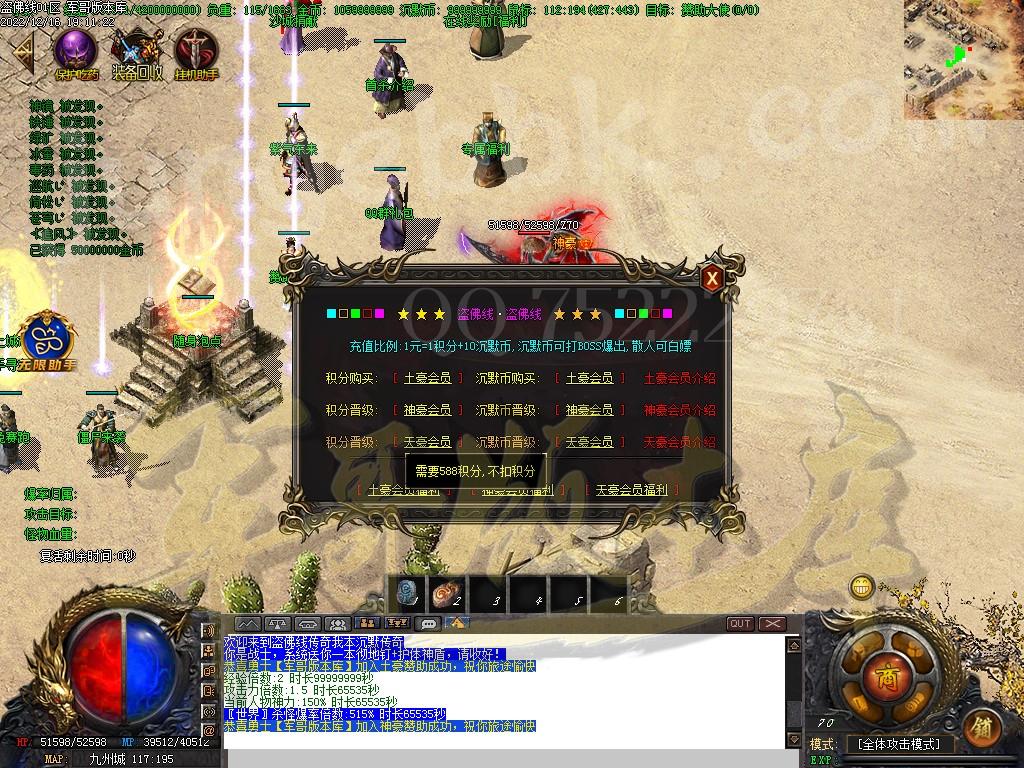Close the membership dialog with the X
The height and width of the screenshot is (768, 1024).
pos(711,279)
